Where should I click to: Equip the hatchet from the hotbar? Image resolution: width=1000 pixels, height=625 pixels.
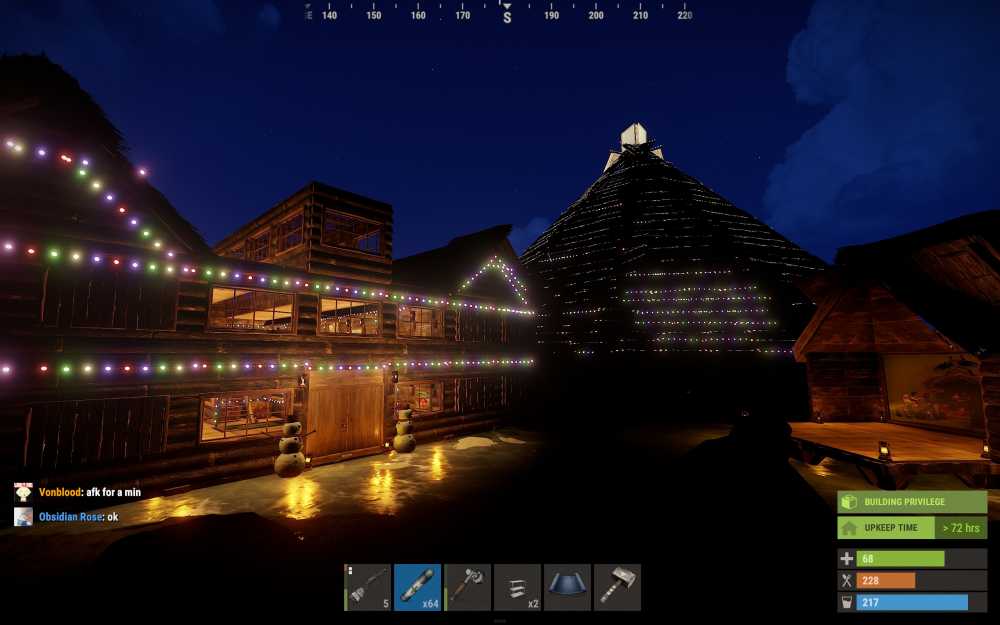[467, 587]
